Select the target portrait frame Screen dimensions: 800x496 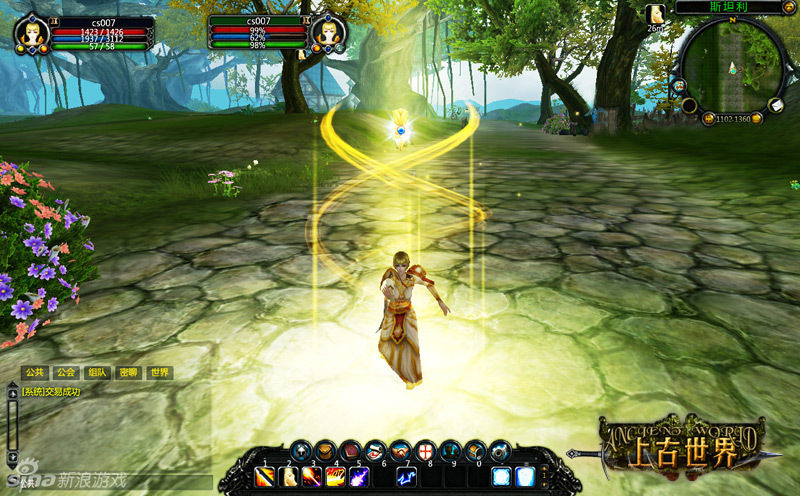tap(328, 33)
